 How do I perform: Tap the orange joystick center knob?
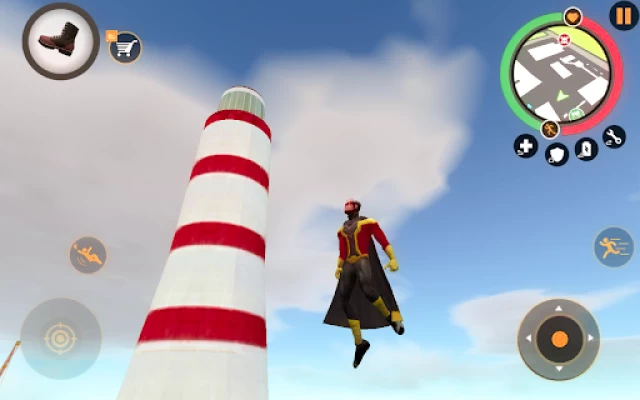pos(559,339)
